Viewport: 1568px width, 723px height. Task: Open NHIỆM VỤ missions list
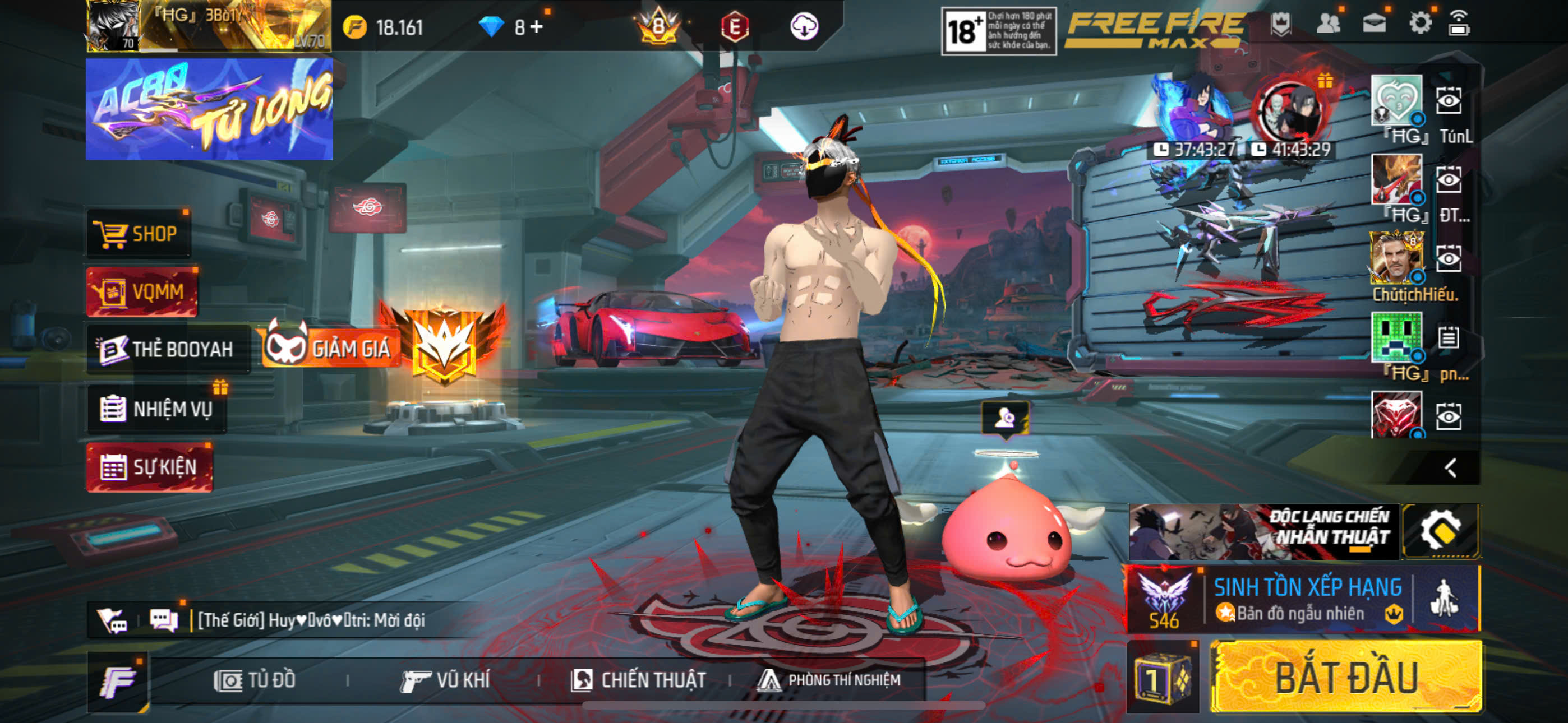[x=157, y=409]
